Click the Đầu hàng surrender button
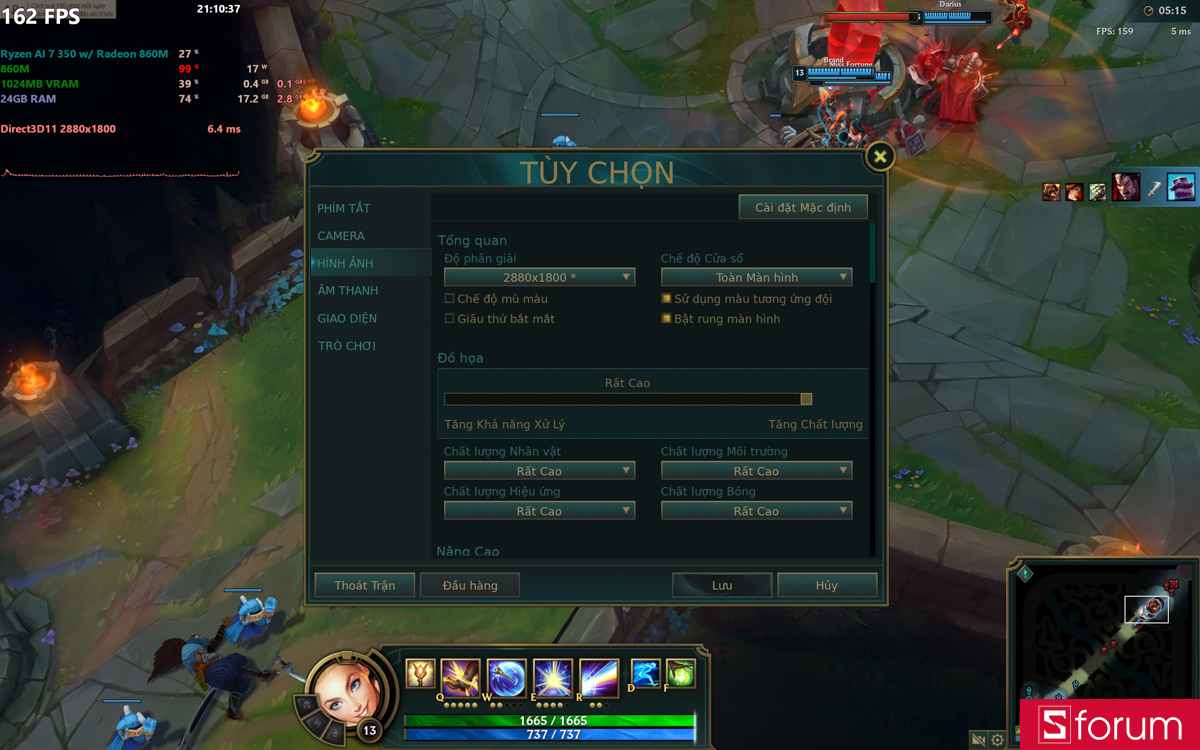 [x=470, y=585]
